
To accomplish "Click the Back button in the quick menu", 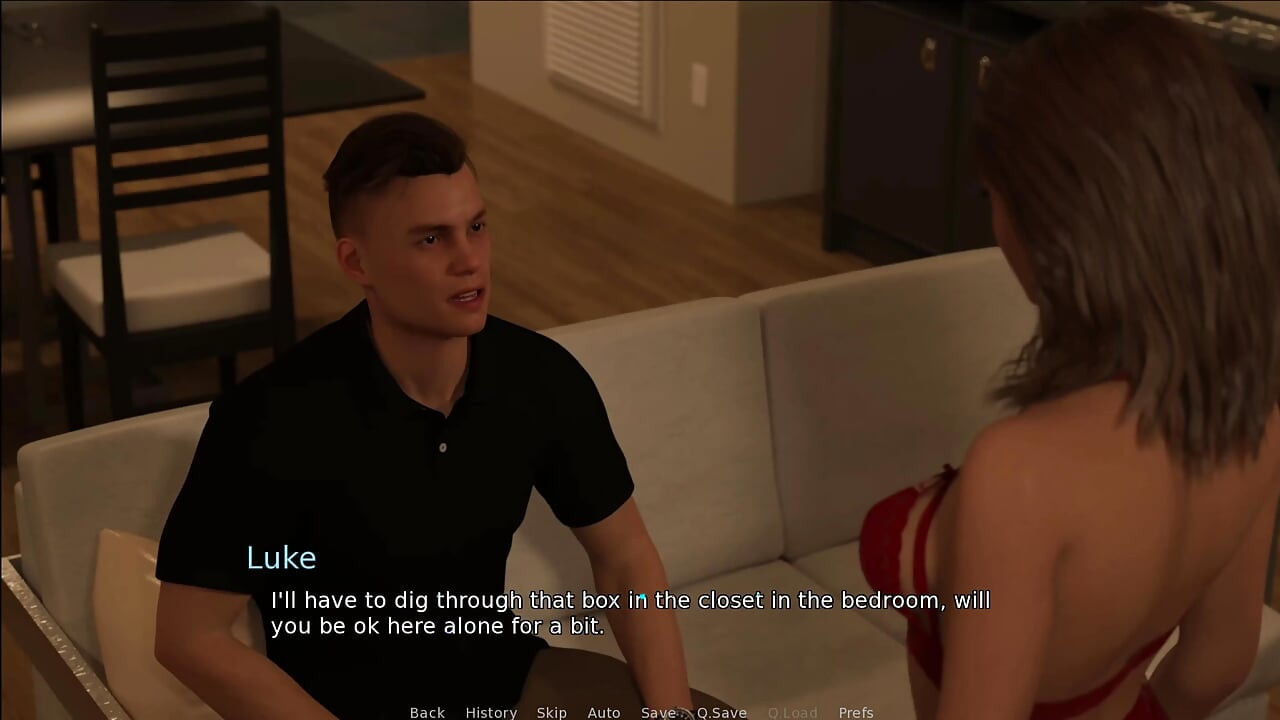I will pyautogui.click(x=427, y=712).
